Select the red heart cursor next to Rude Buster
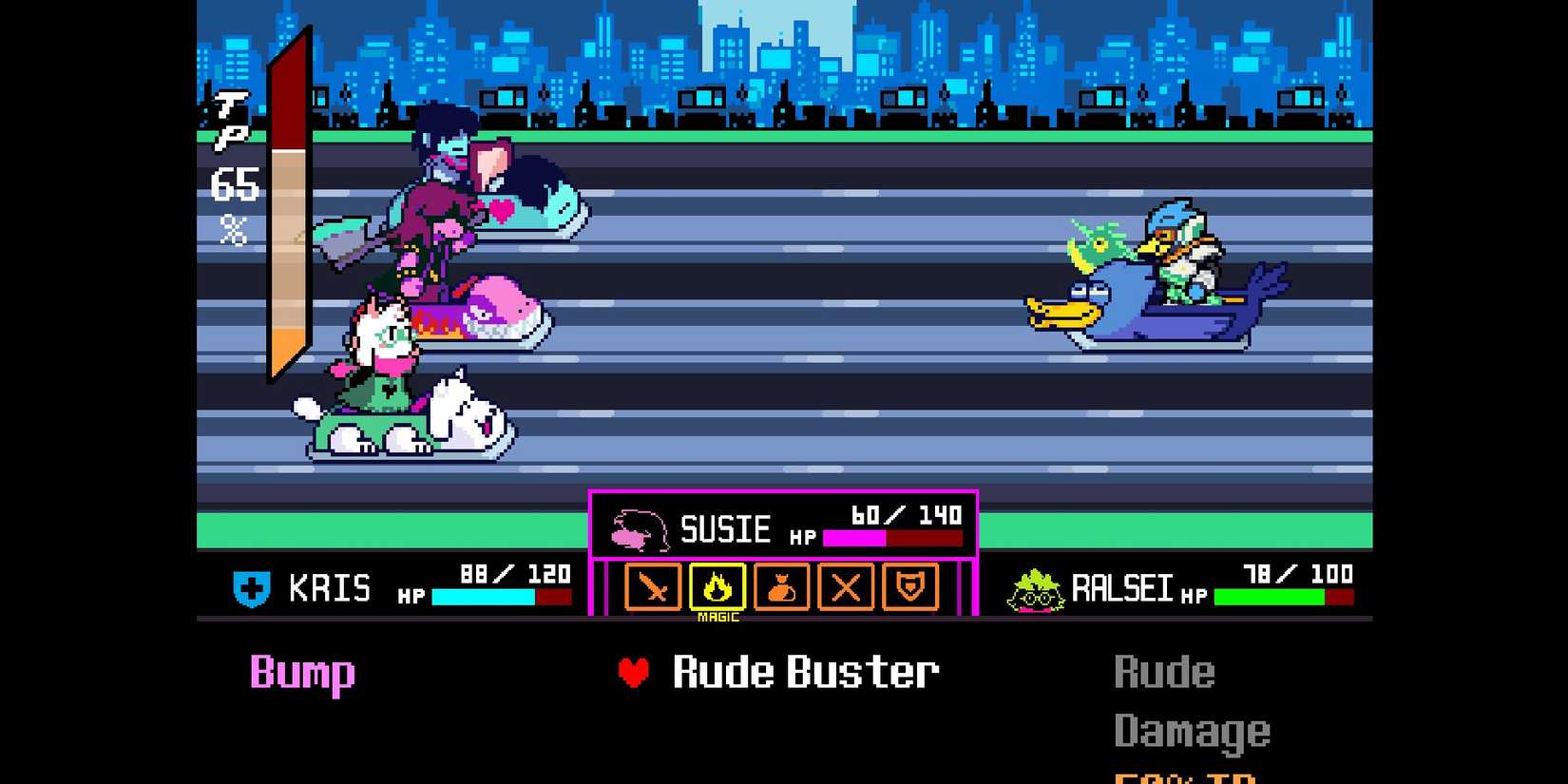 [x=632, y=672]
